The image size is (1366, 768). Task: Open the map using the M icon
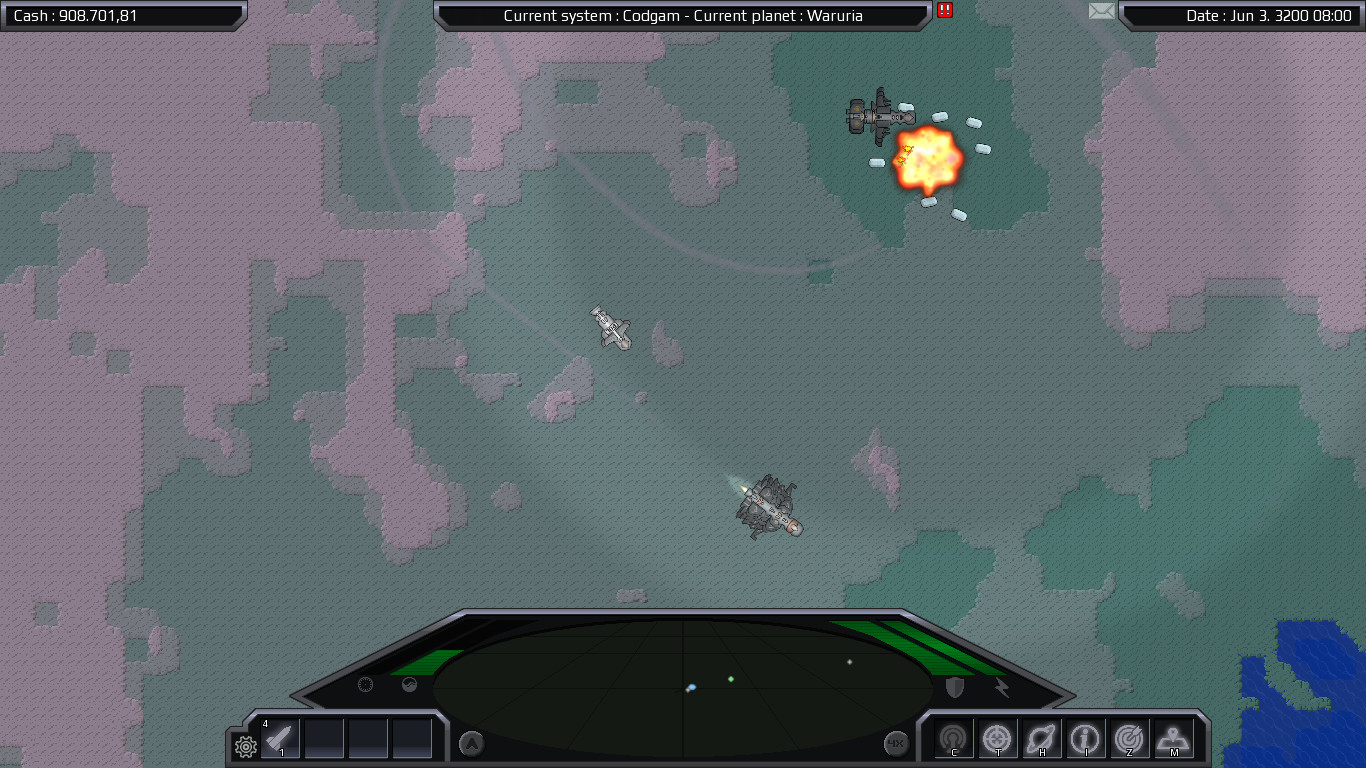(x=1173, y=738)
